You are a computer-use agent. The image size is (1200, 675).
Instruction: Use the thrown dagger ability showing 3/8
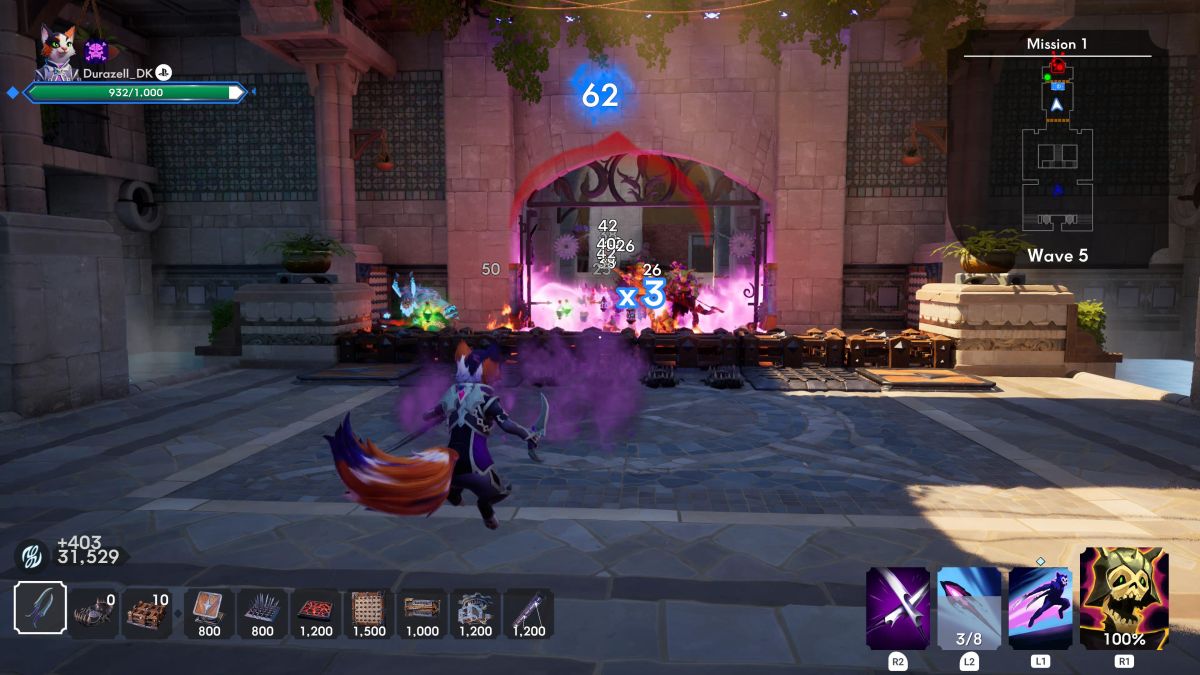point(969,608)
